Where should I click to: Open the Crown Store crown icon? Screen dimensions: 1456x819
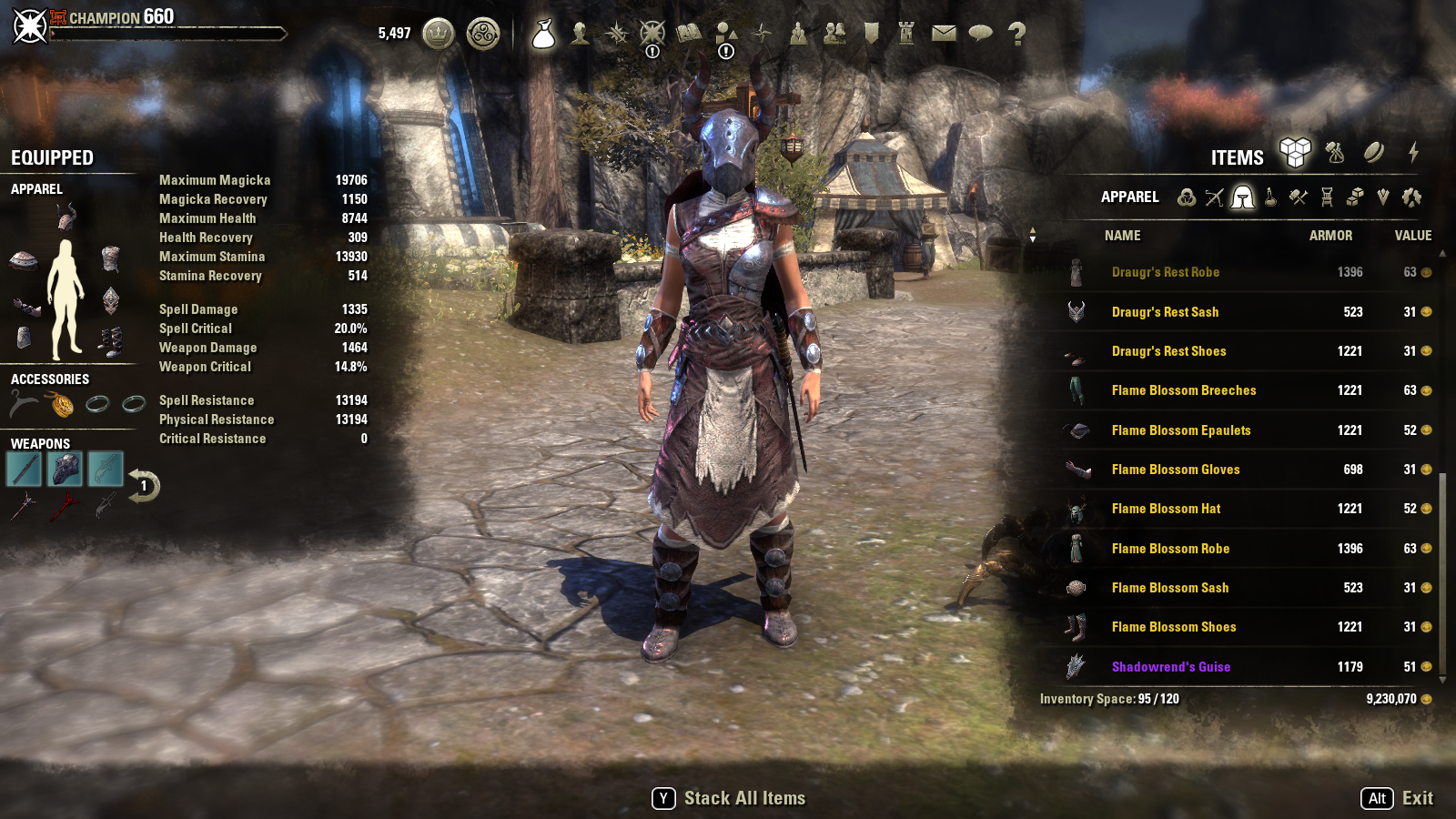pos(439,35)
